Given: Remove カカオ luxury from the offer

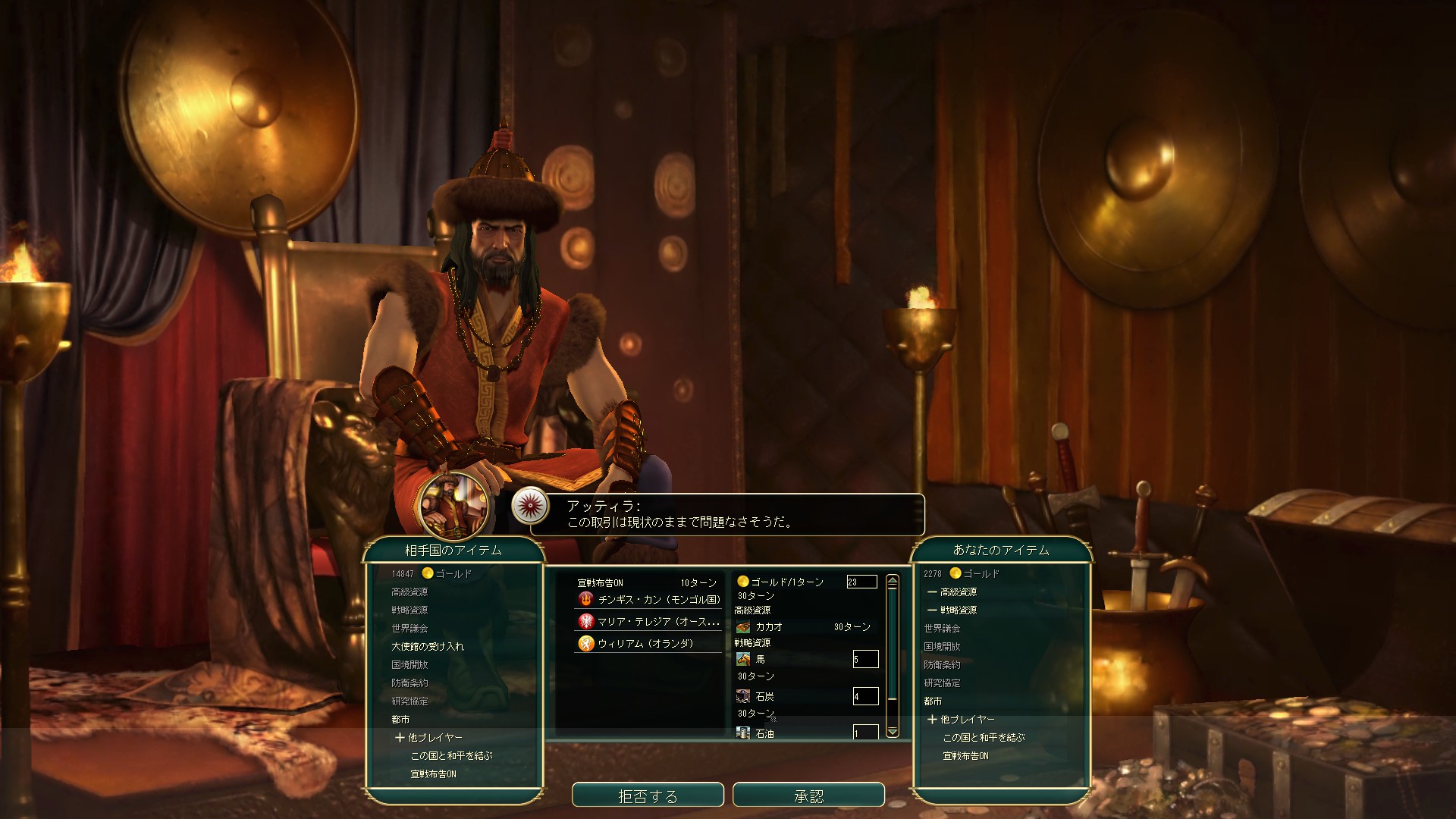Looking at the screenshot, I should tap(769, 627).
